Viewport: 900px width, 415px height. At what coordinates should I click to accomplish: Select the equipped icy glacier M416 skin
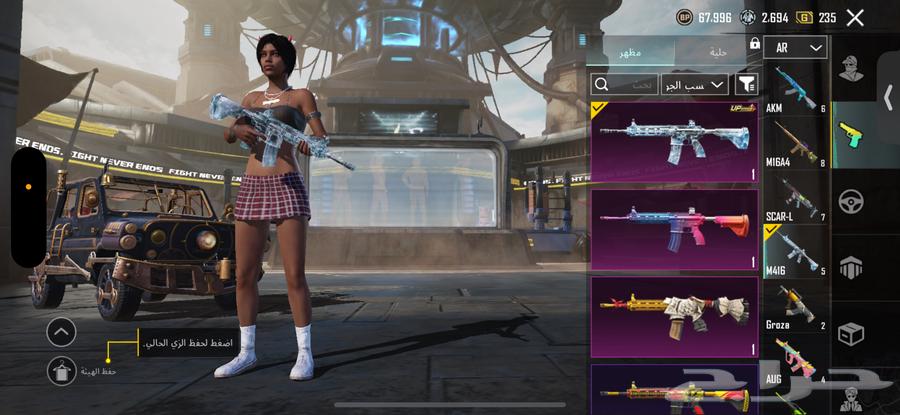pos(674,142)
